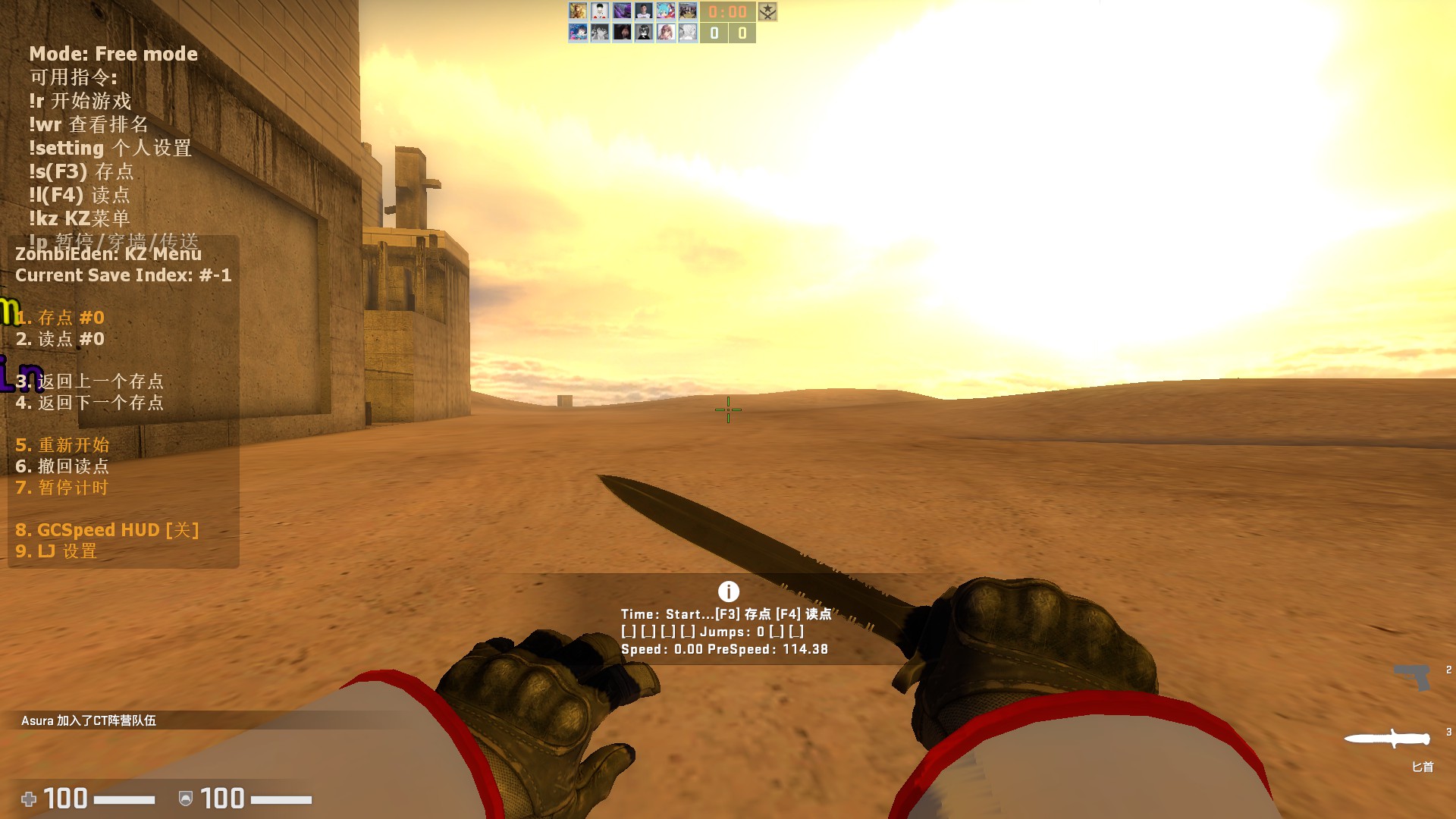Click the health cross icon
This screenshot has height=819, width=1456.
click(30, 799)
